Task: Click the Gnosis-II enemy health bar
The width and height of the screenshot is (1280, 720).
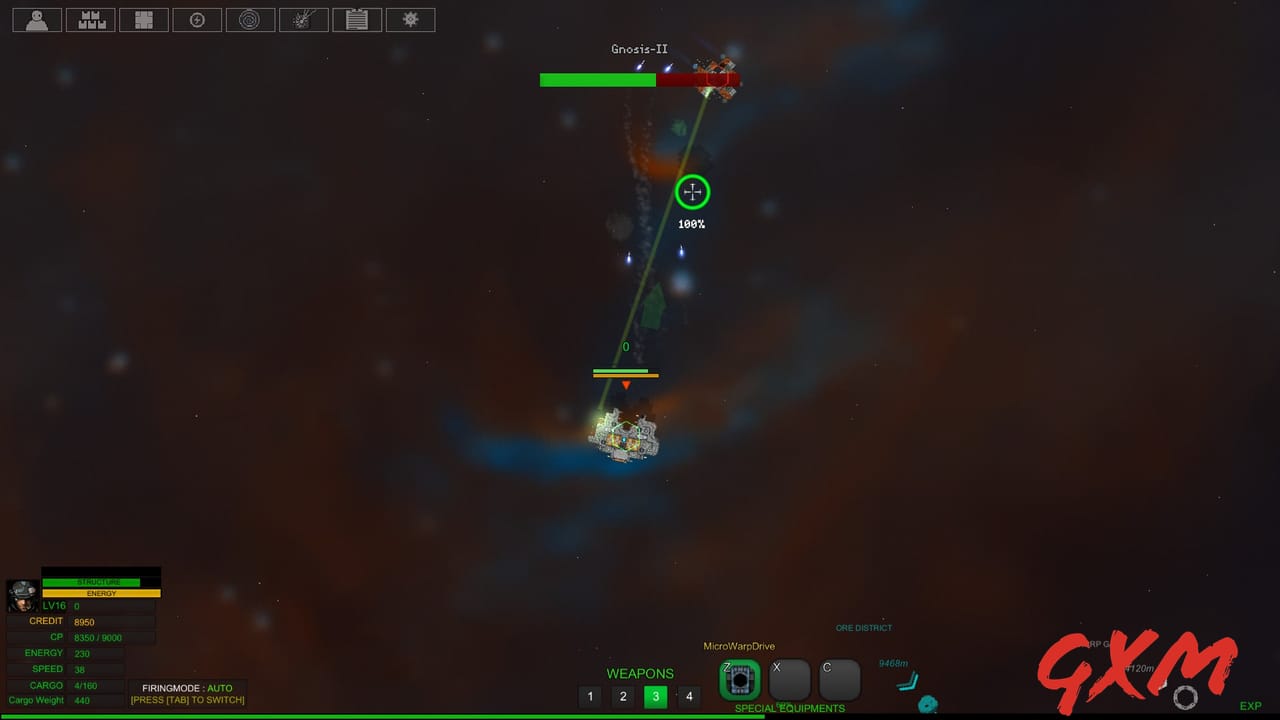Action: coord(639,80)
